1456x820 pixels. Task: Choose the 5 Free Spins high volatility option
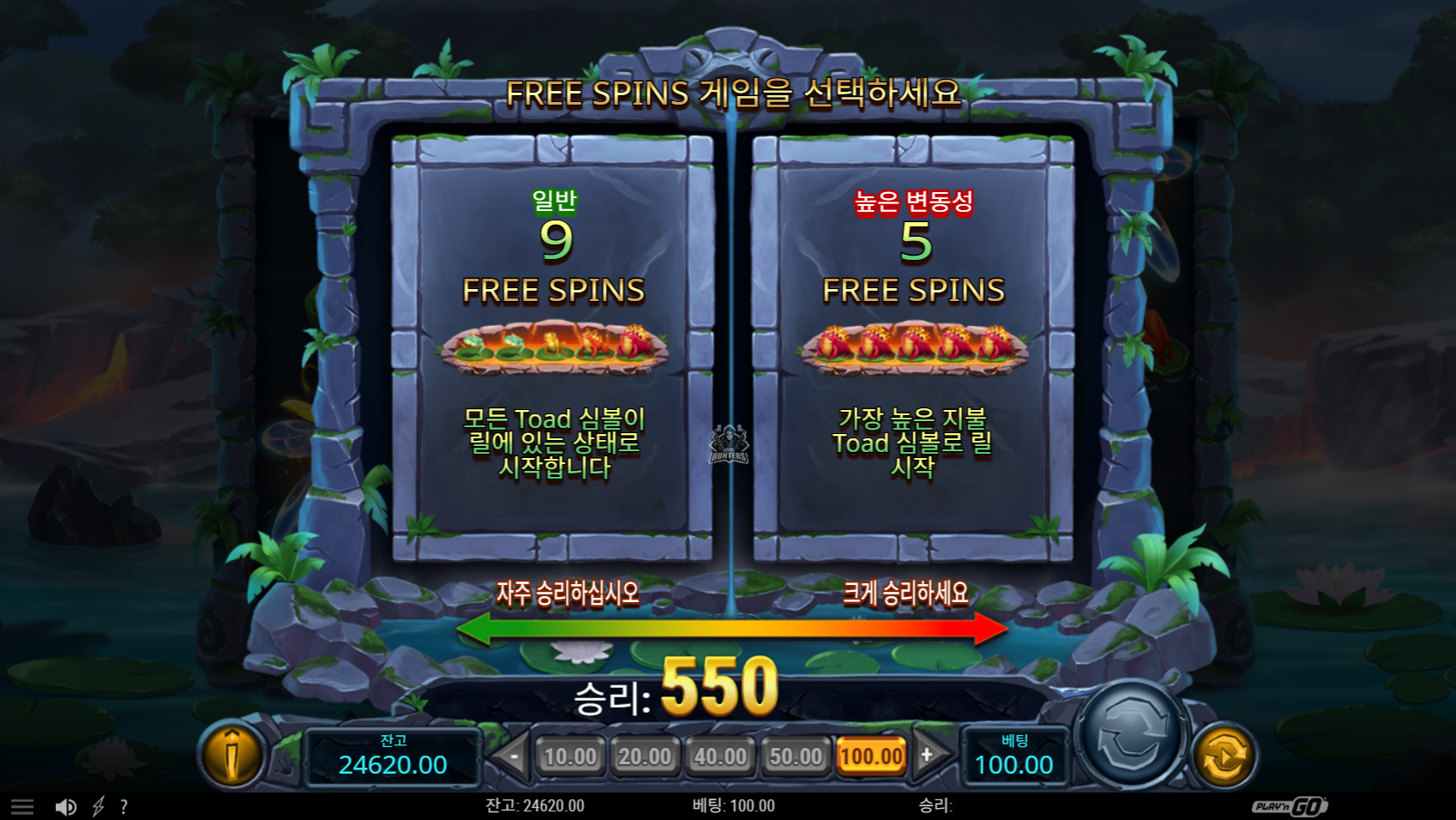point(913,347)
